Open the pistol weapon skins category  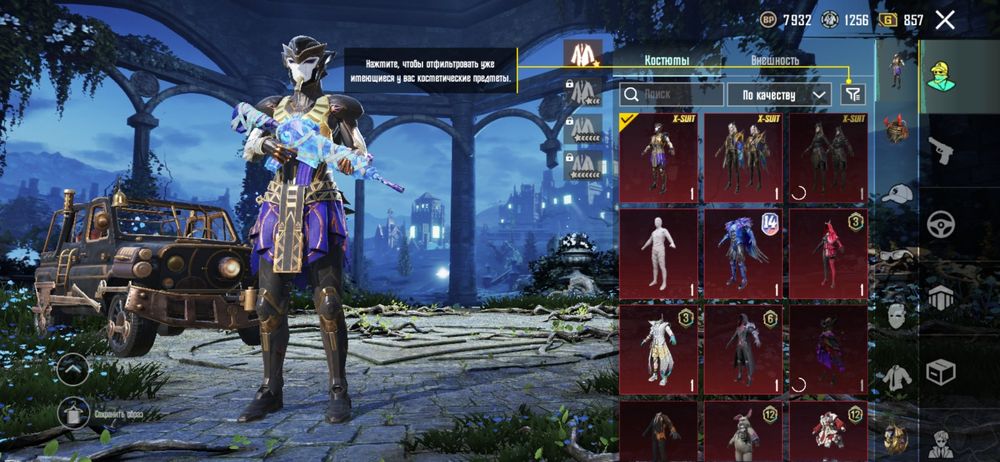click(941, 150)
